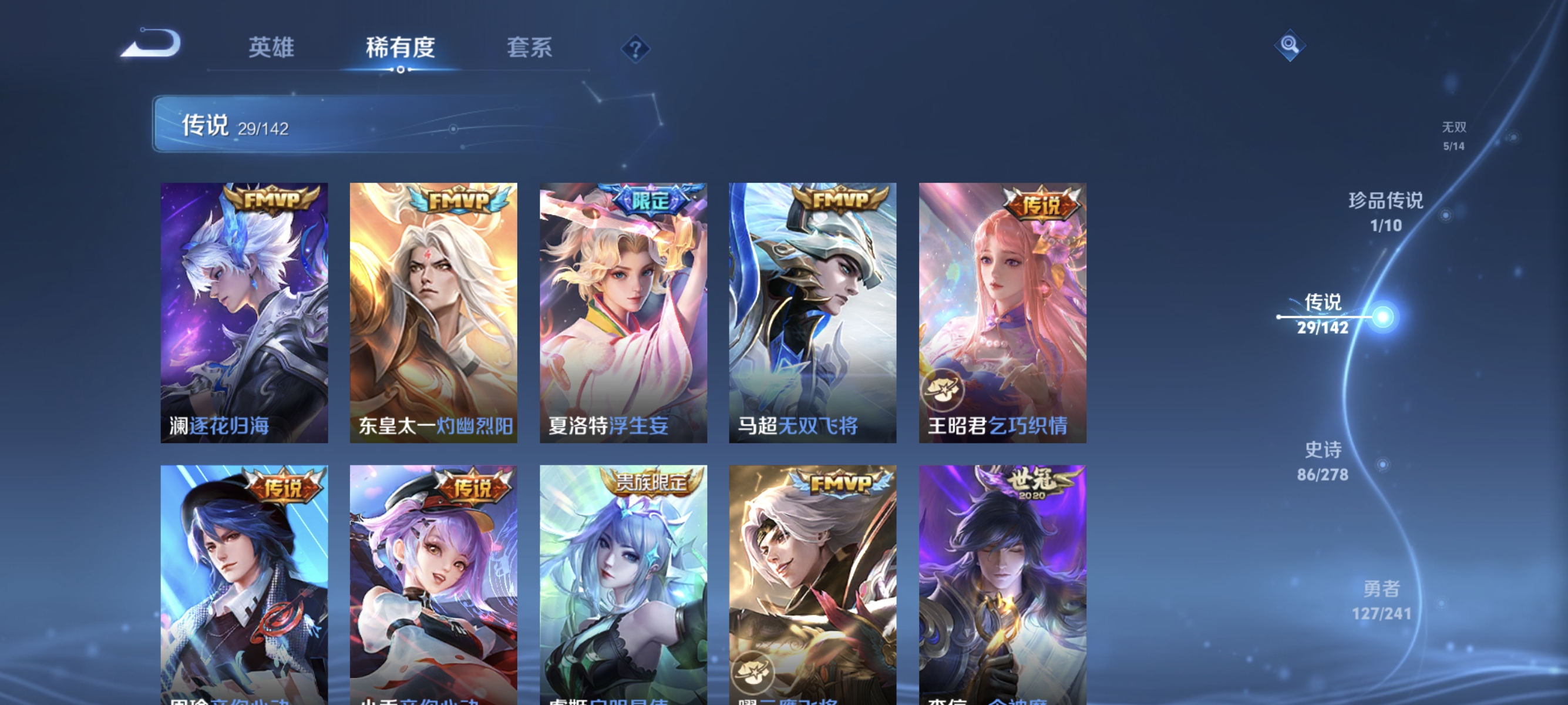1568x705 pixels.
Task: Click the help question mark icon
Action: click(635, 49)
